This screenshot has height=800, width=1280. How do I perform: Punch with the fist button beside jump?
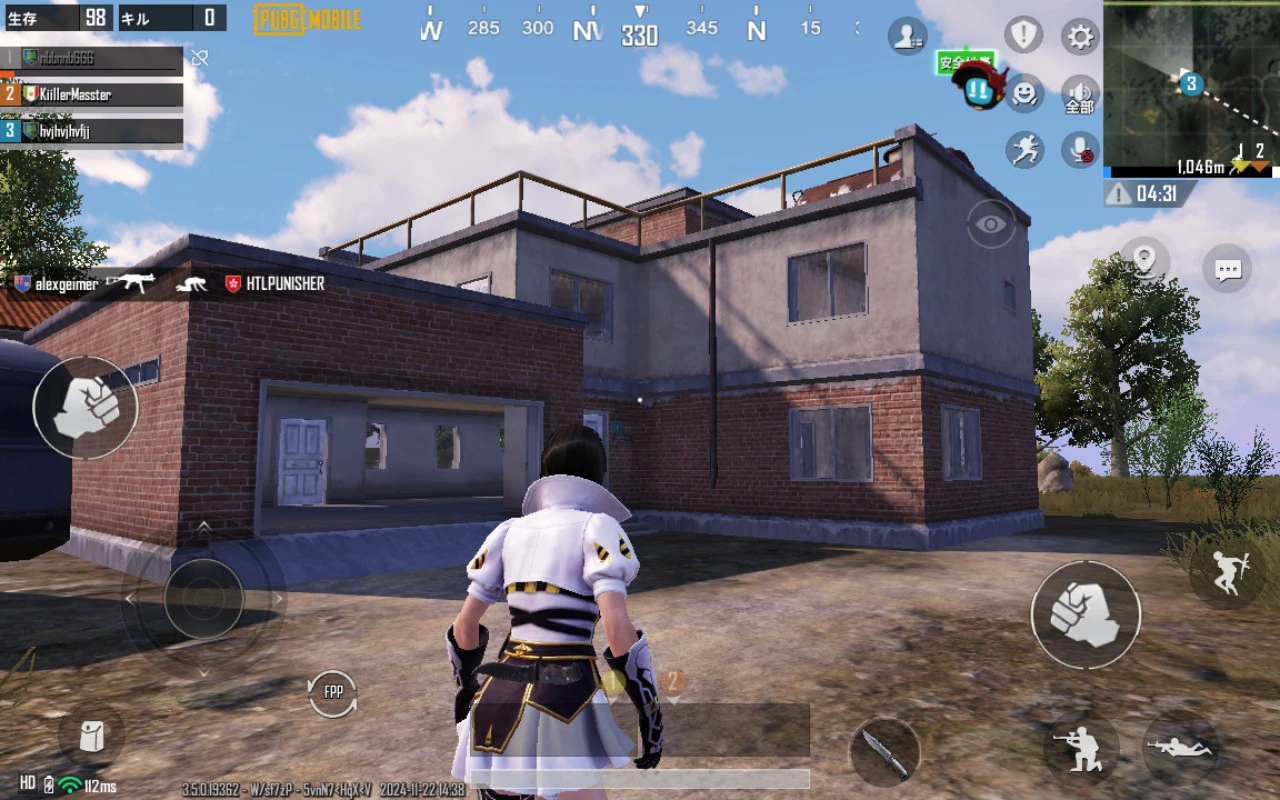click(x=1085, y=614)
